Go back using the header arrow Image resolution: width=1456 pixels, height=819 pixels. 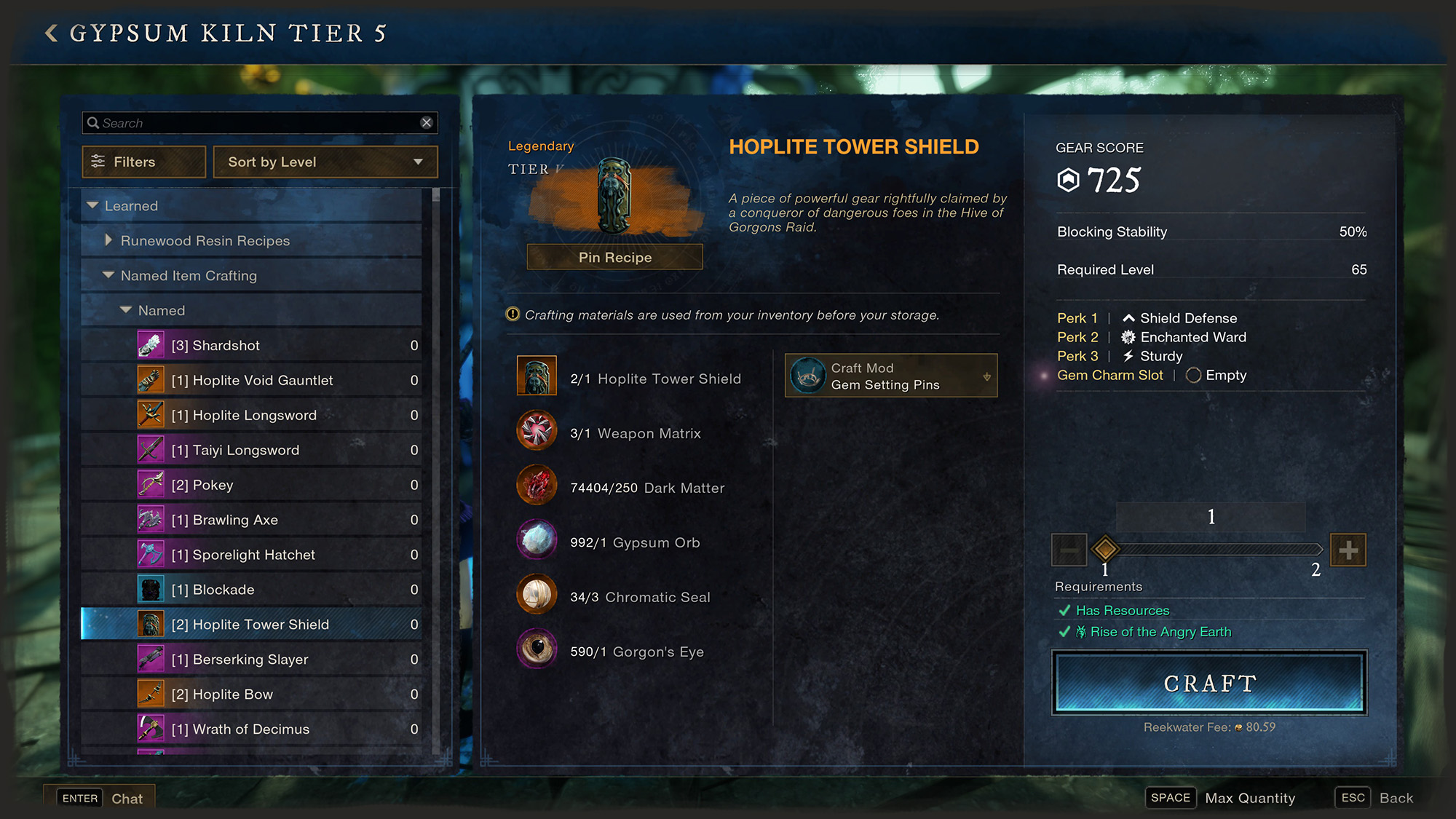pos(51,33)
